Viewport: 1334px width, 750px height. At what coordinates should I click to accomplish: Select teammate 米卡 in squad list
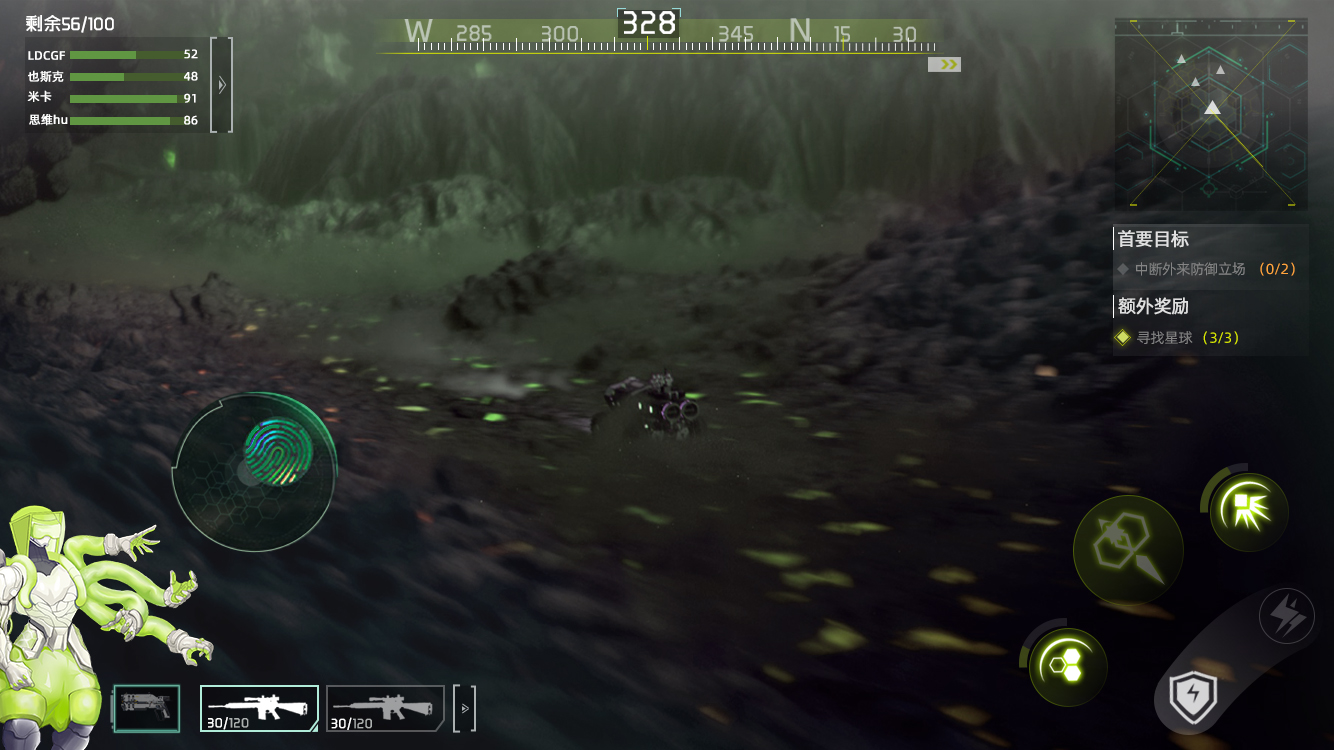pos(112,98)
